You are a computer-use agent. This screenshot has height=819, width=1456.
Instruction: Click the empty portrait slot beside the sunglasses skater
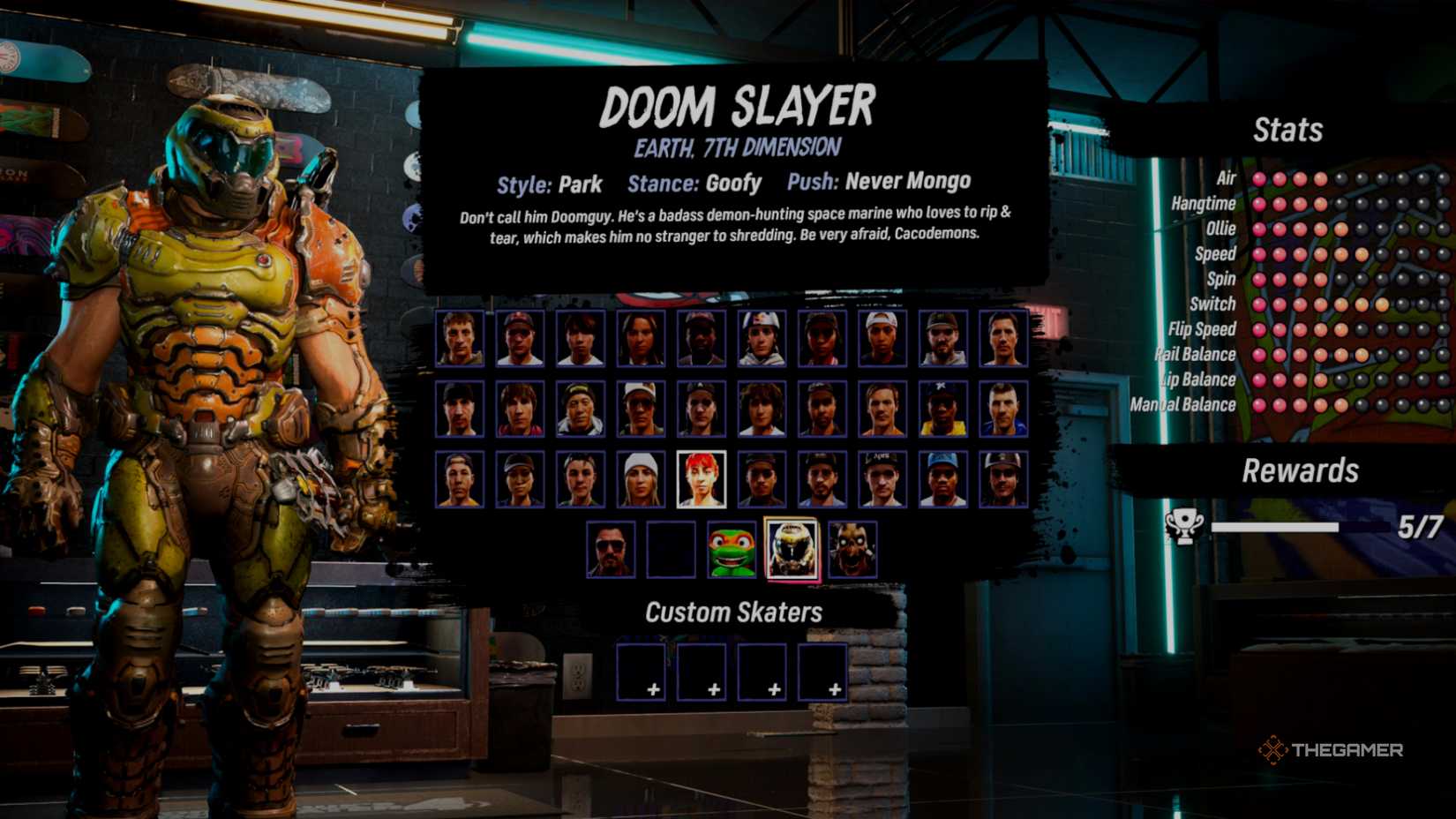[x=672, y=547]
